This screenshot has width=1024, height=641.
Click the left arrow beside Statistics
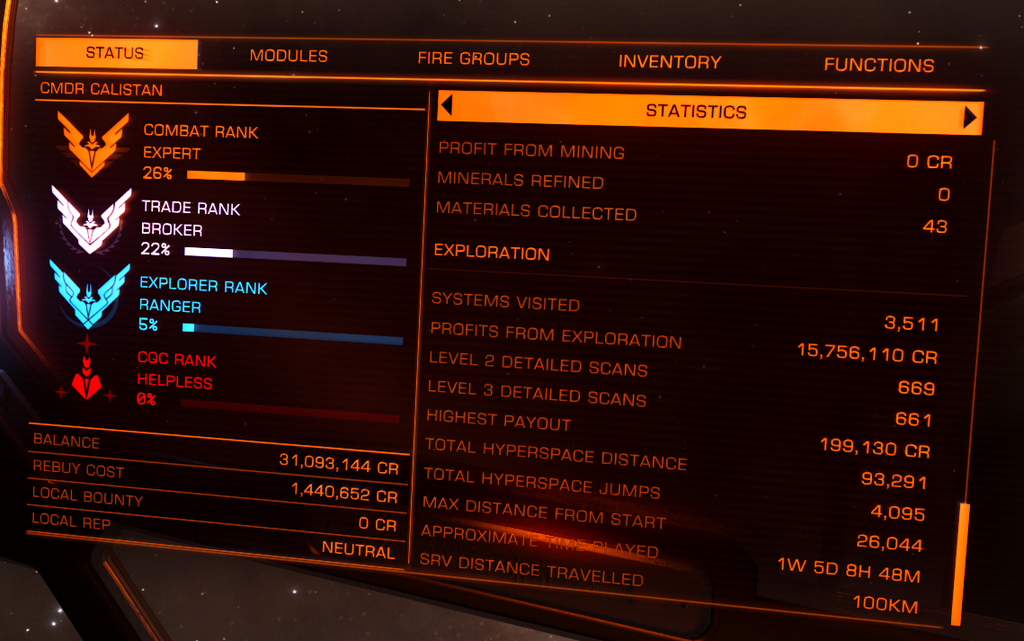447,105
